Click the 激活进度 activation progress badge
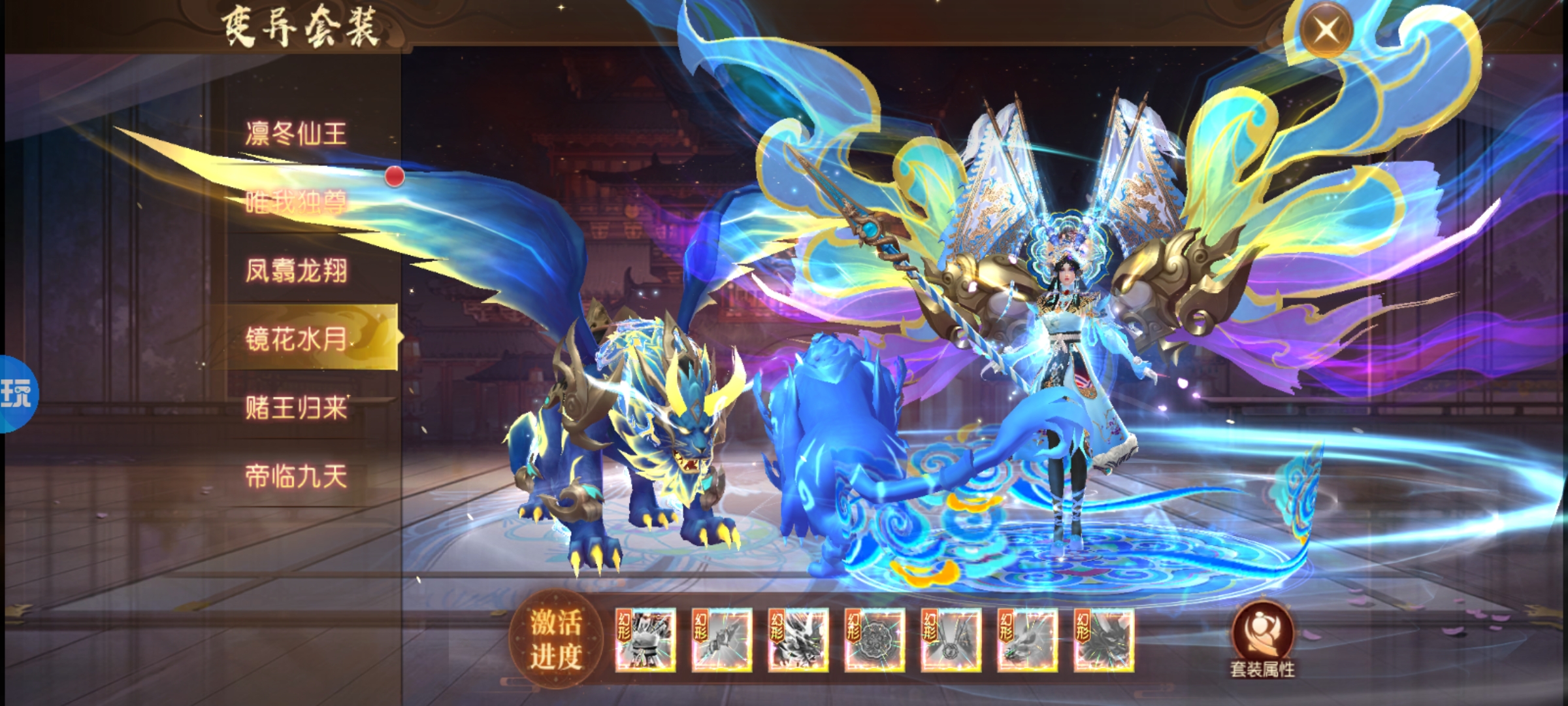The height and width of the screenshot is (706, 1568). coord(555,639)
